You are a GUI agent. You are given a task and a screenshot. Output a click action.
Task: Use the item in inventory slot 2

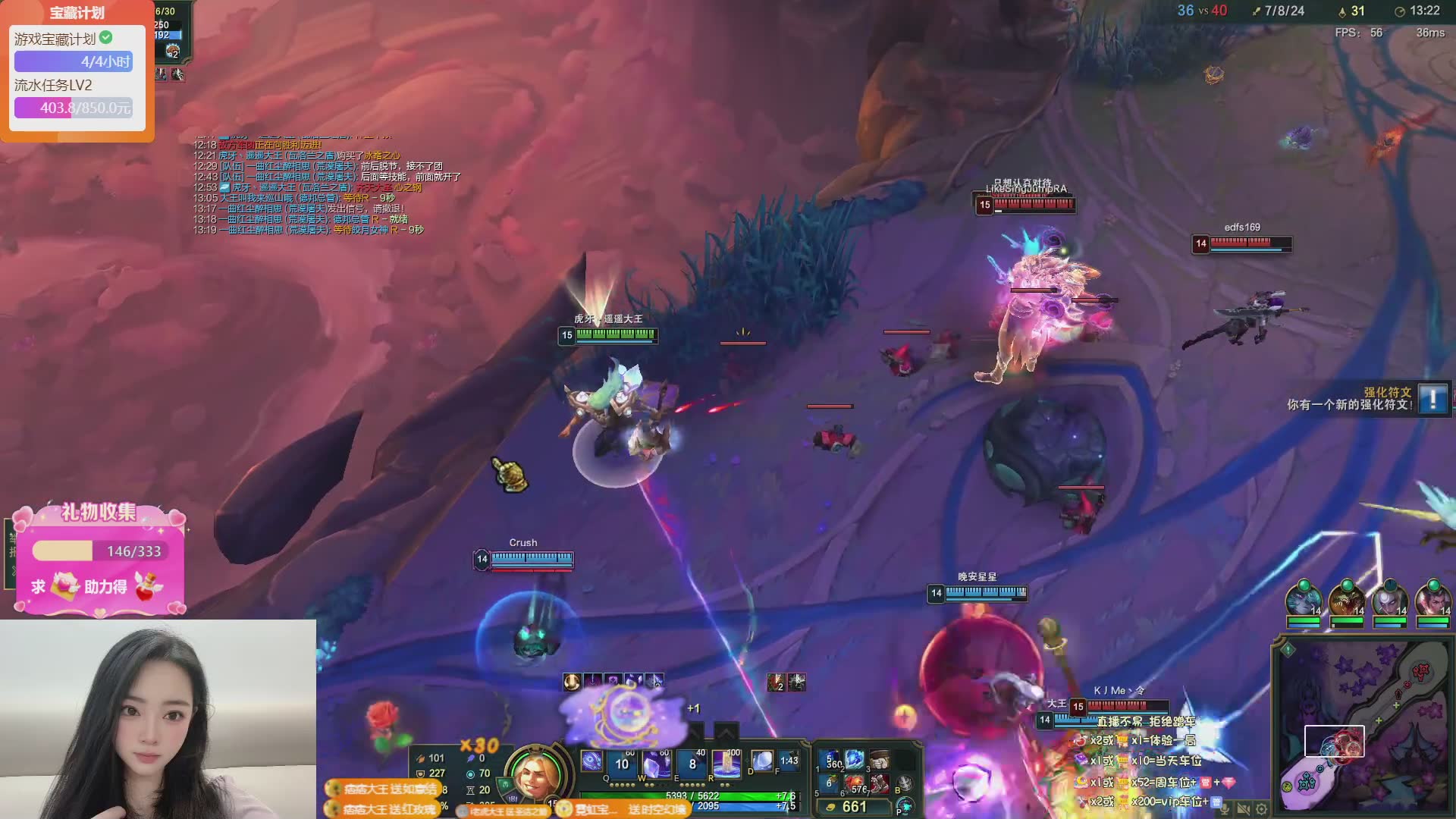point(855,760)
